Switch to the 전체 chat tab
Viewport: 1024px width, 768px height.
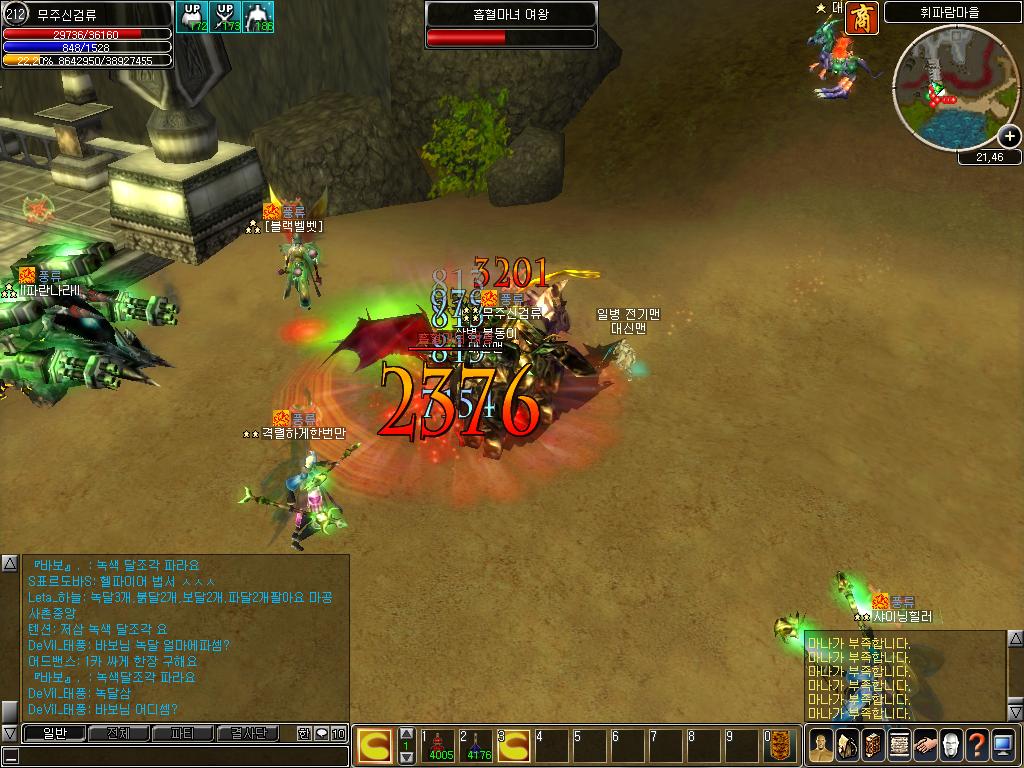(x=117, y=734)
